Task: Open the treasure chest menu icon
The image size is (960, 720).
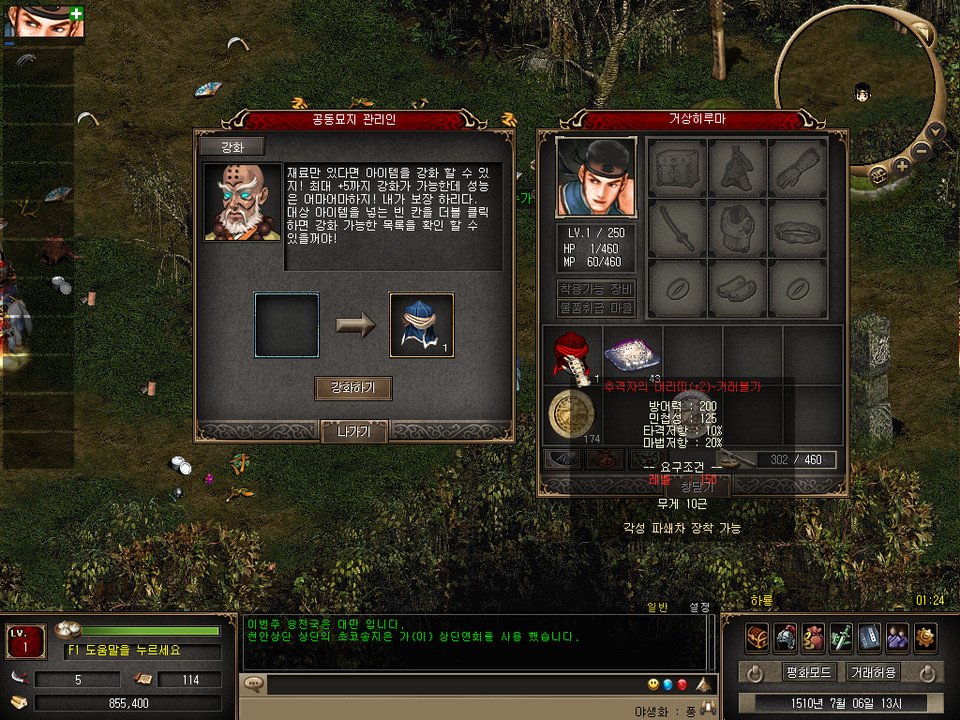Action: 757,637
